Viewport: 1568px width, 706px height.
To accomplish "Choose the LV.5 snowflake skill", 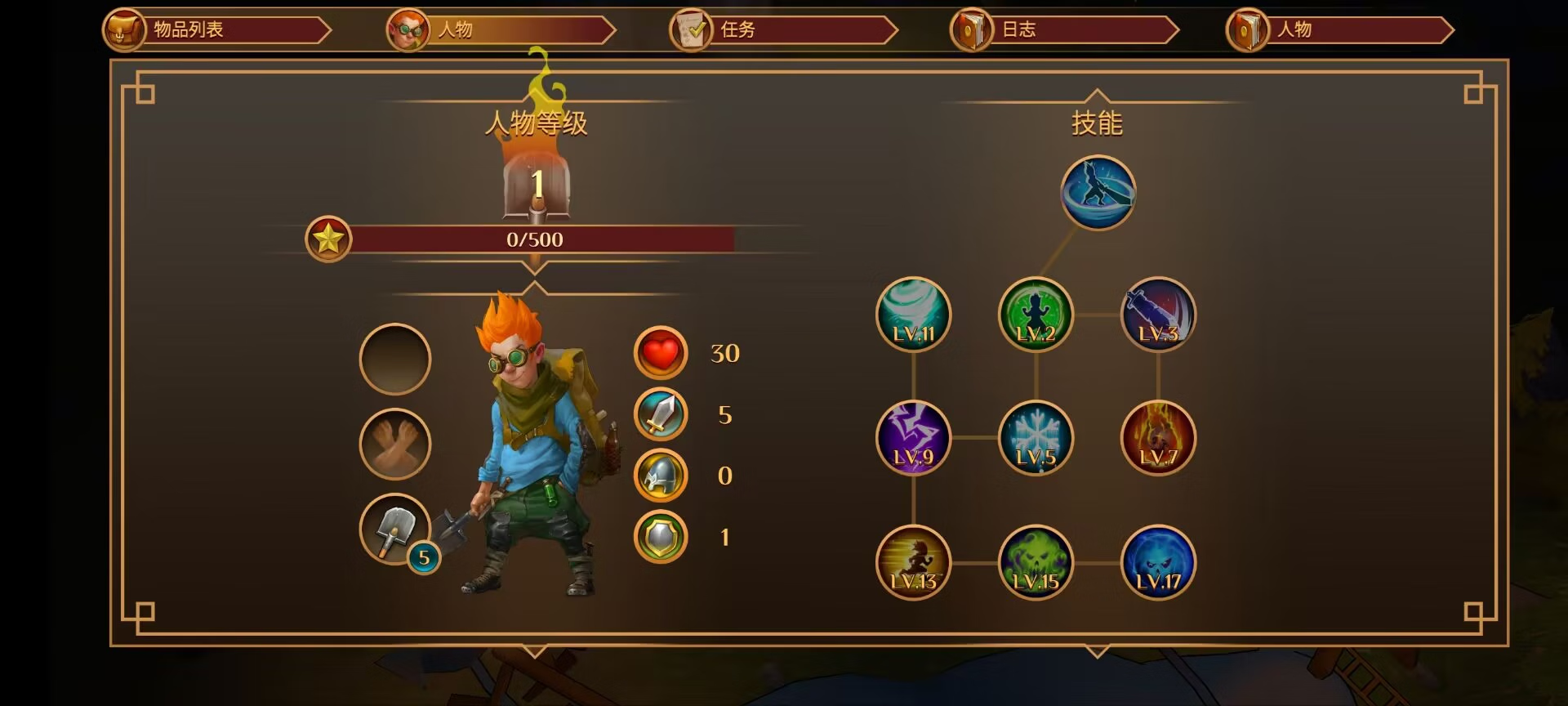I will point(1036,438).
